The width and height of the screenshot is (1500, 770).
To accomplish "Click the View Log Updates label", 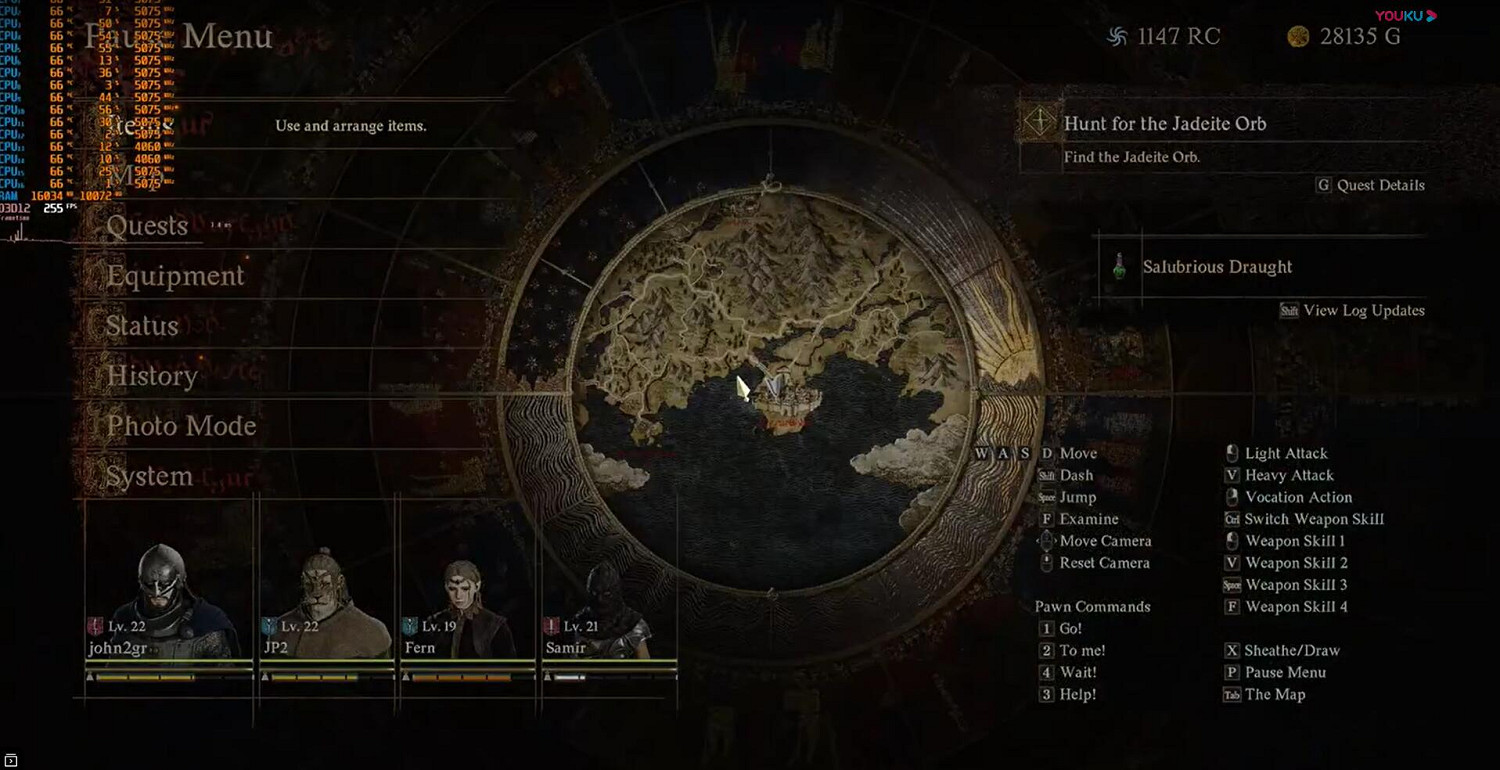I will 1363,311.
